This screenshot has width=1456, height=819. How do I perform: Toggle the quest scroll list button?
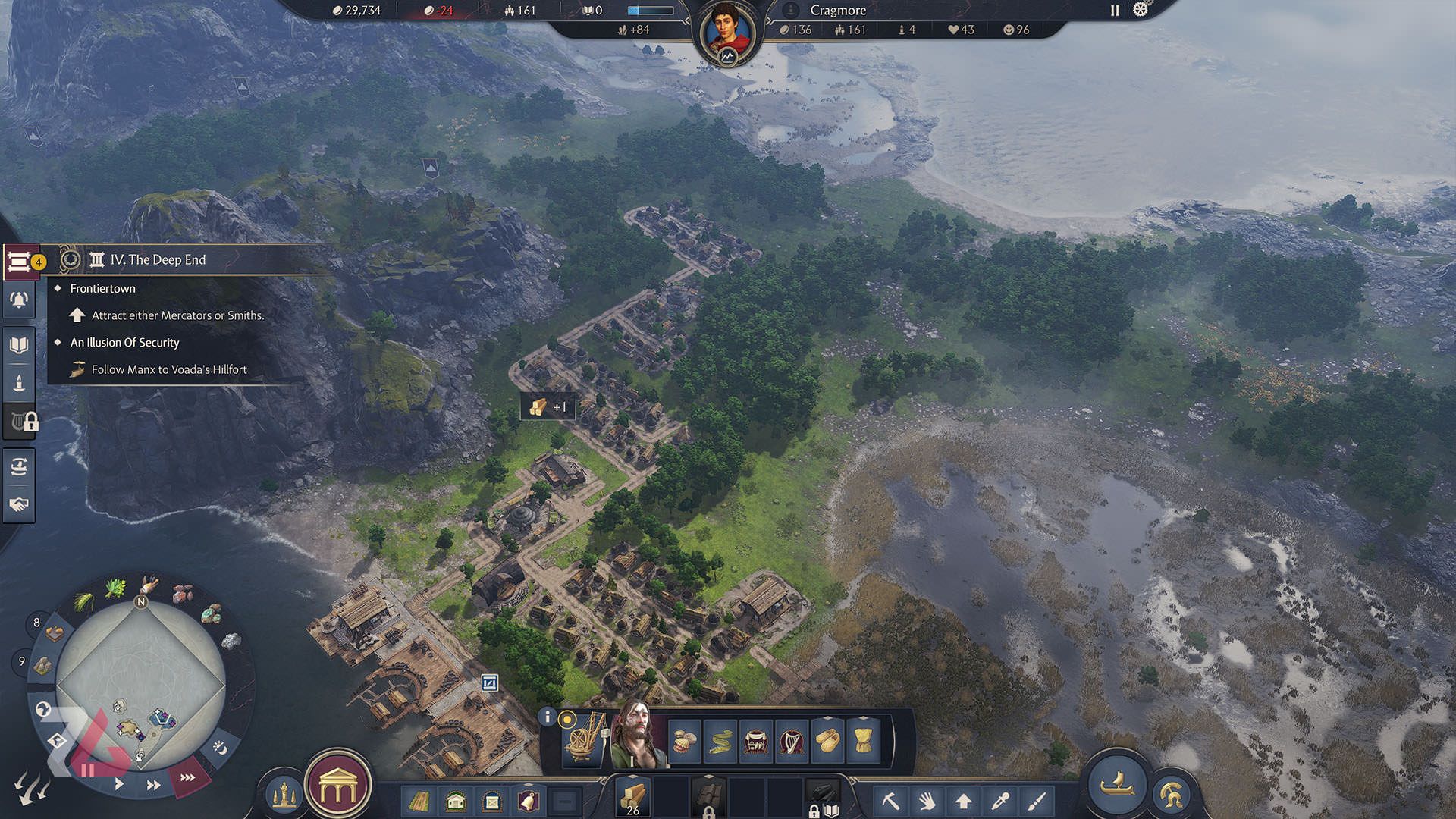point(19,262)
